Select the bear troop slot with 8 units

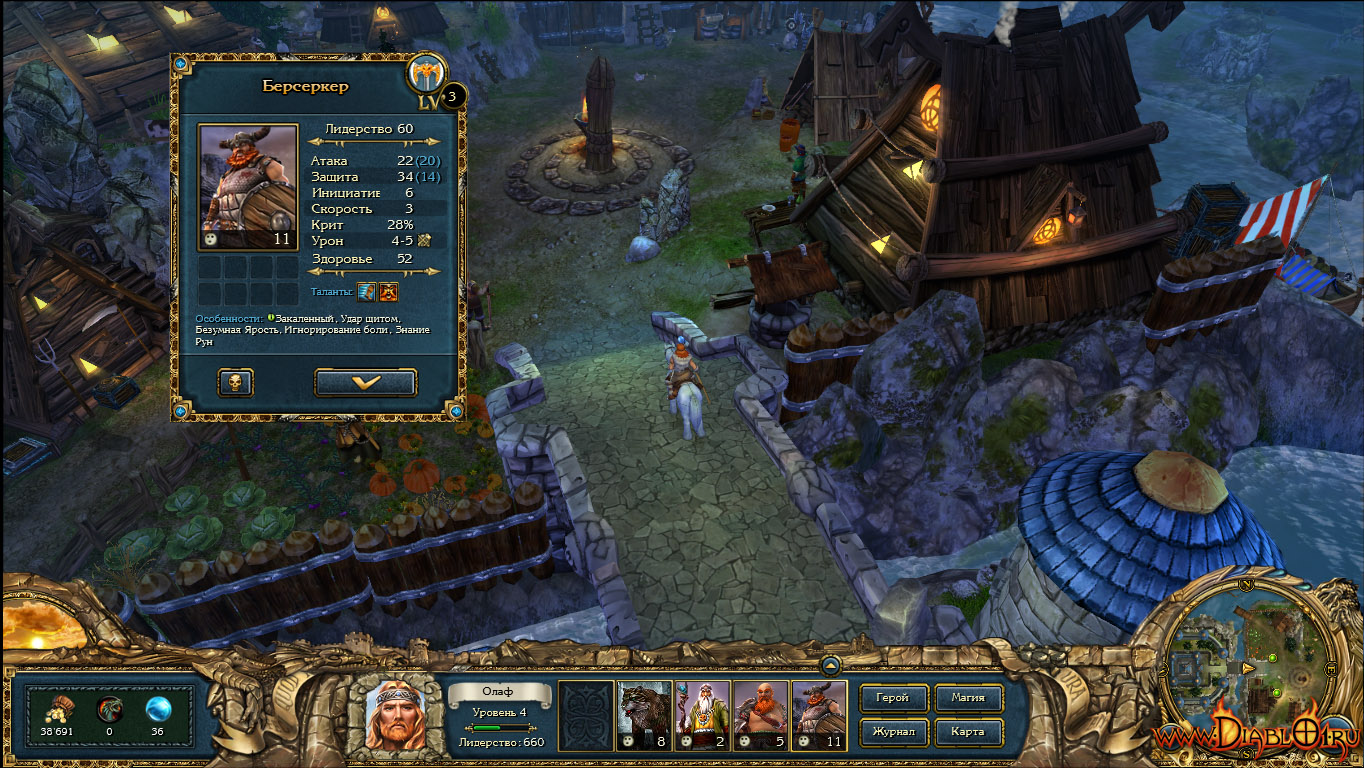645,715
